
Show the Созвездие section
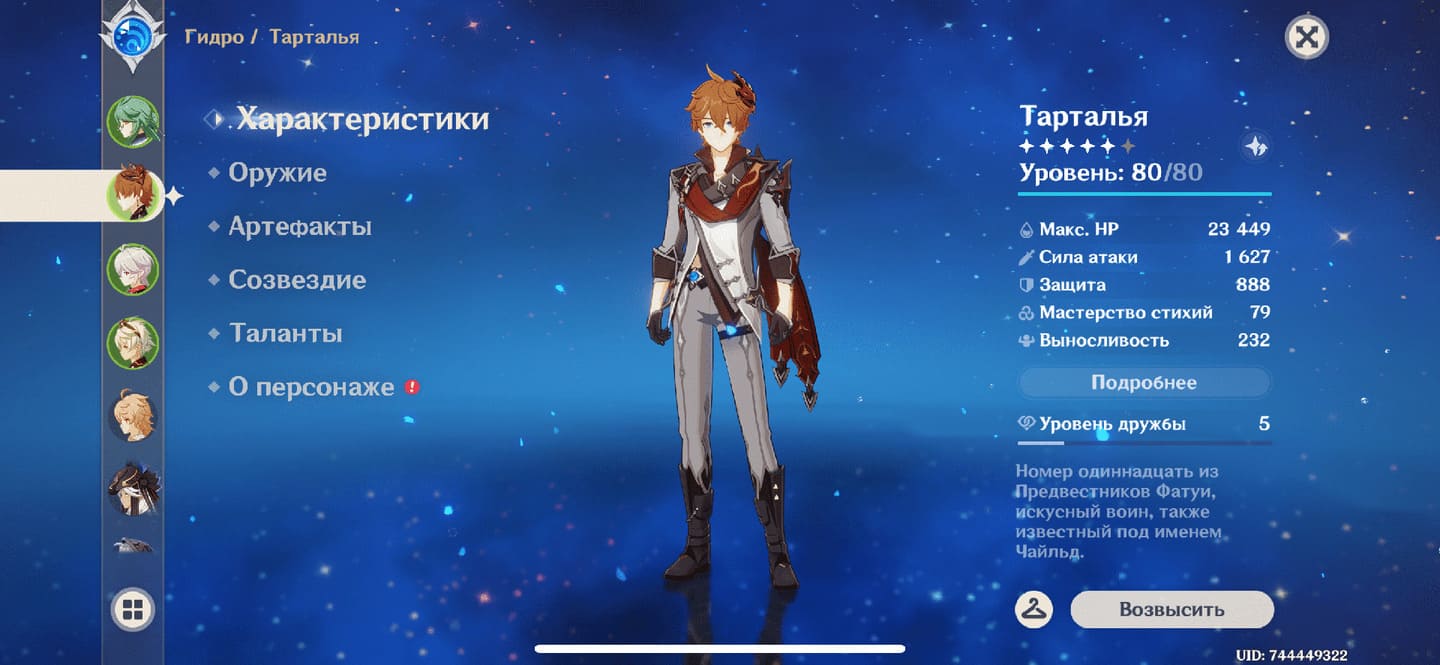296,280
